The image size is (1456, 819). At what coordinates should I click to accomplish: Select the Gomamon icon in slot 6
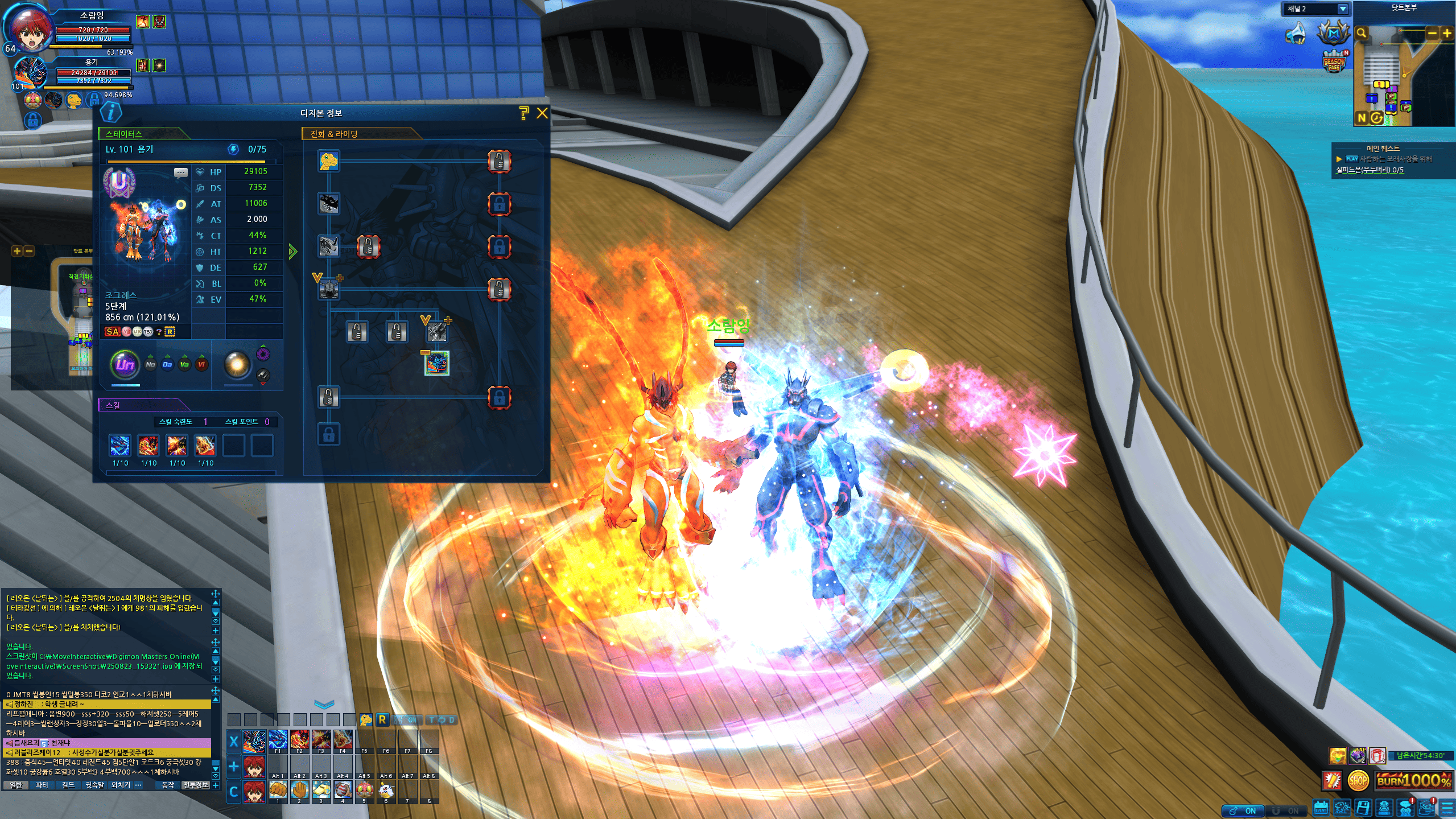386,789
